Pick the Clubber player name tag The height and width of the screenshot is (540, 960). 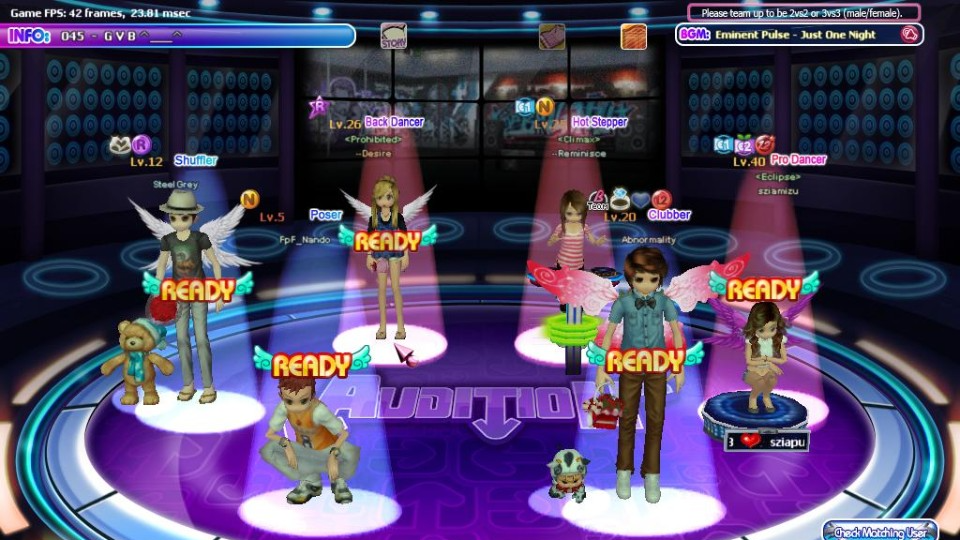[668, 215]
